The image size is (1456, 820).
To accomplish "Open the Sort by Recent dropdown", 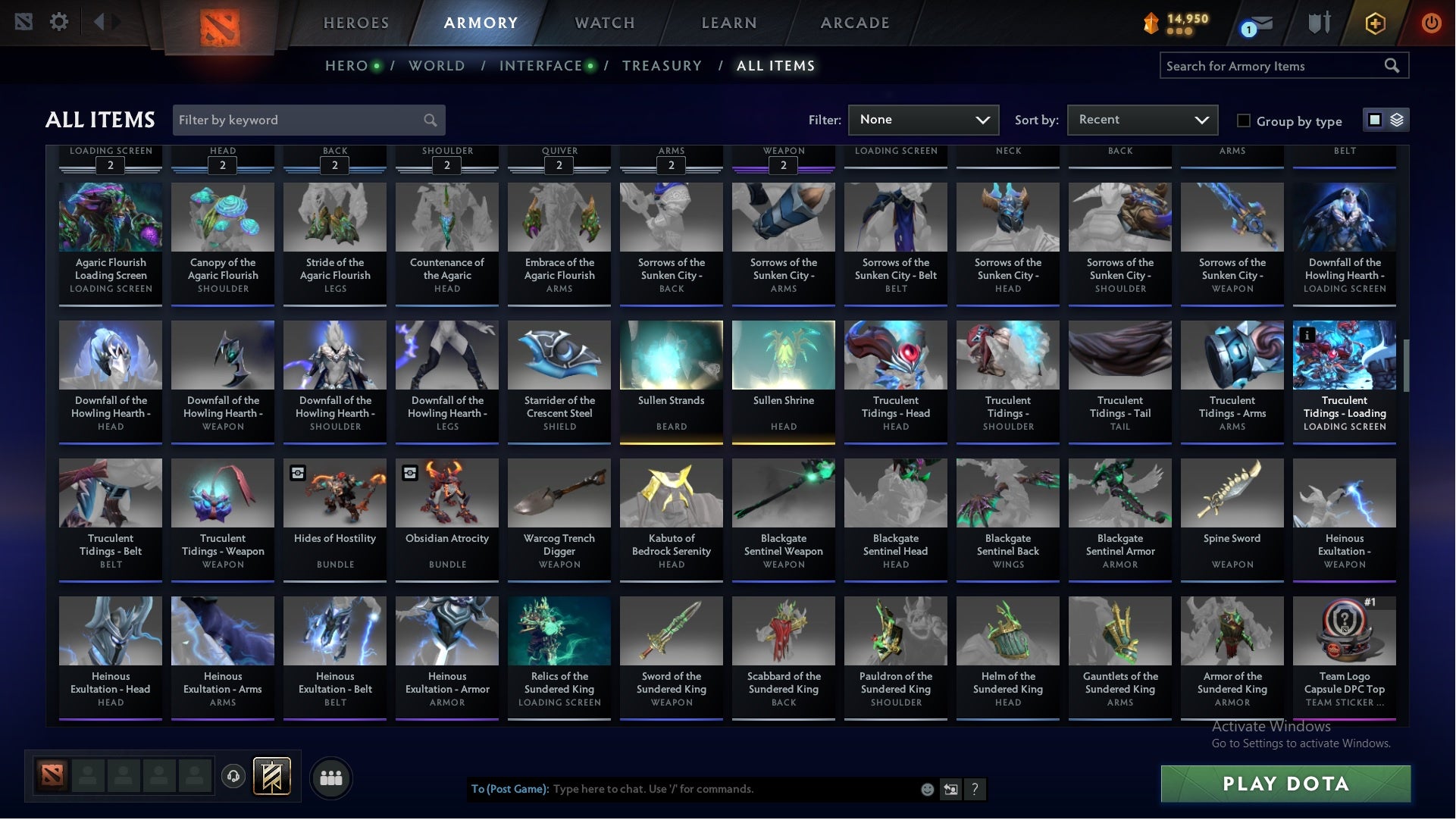I will click(1141, 120).
